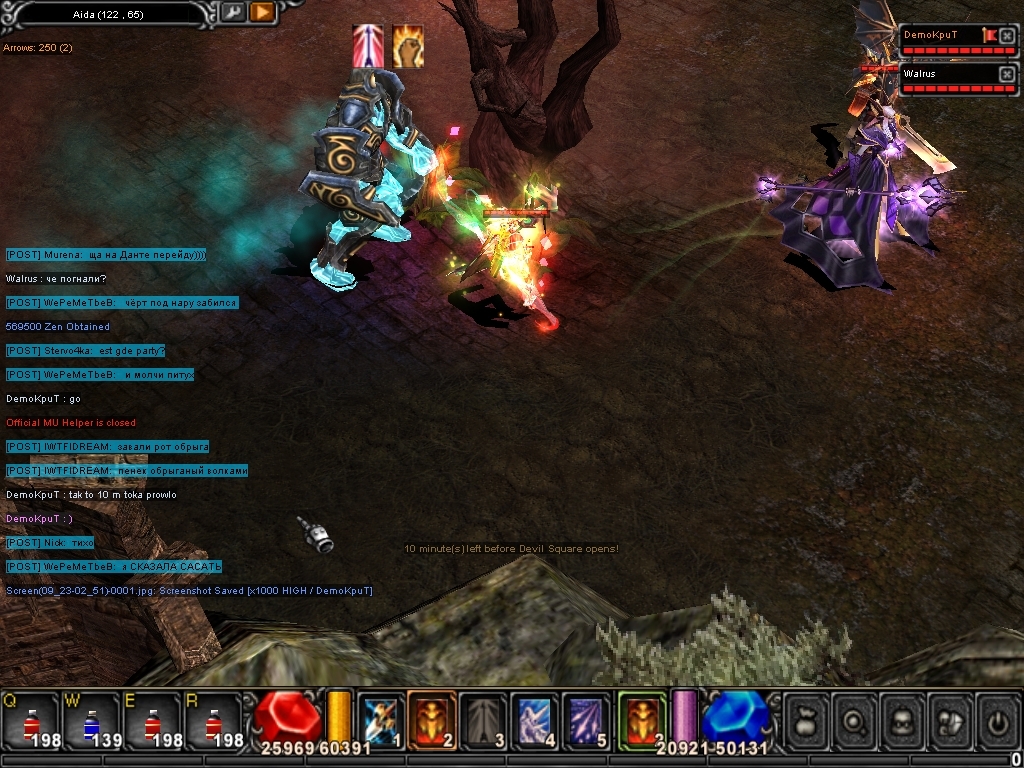Activate skill slot 5 purple skill
The height and width of the screenshot is (768, 1024).
click(x=585, y=720)
